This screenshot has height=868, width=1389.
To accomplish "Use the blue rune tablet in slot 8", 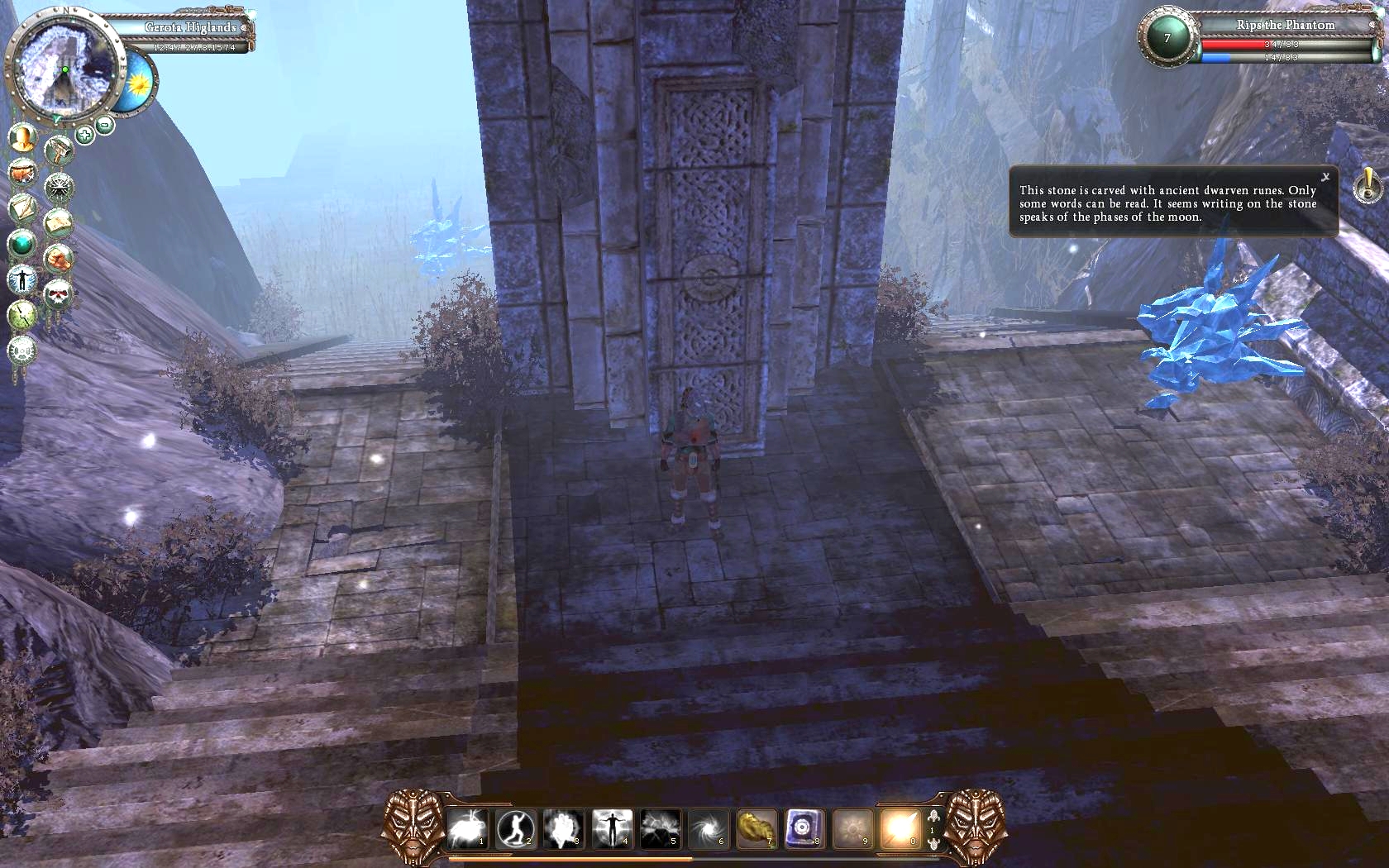I will [x=804, y=827].
